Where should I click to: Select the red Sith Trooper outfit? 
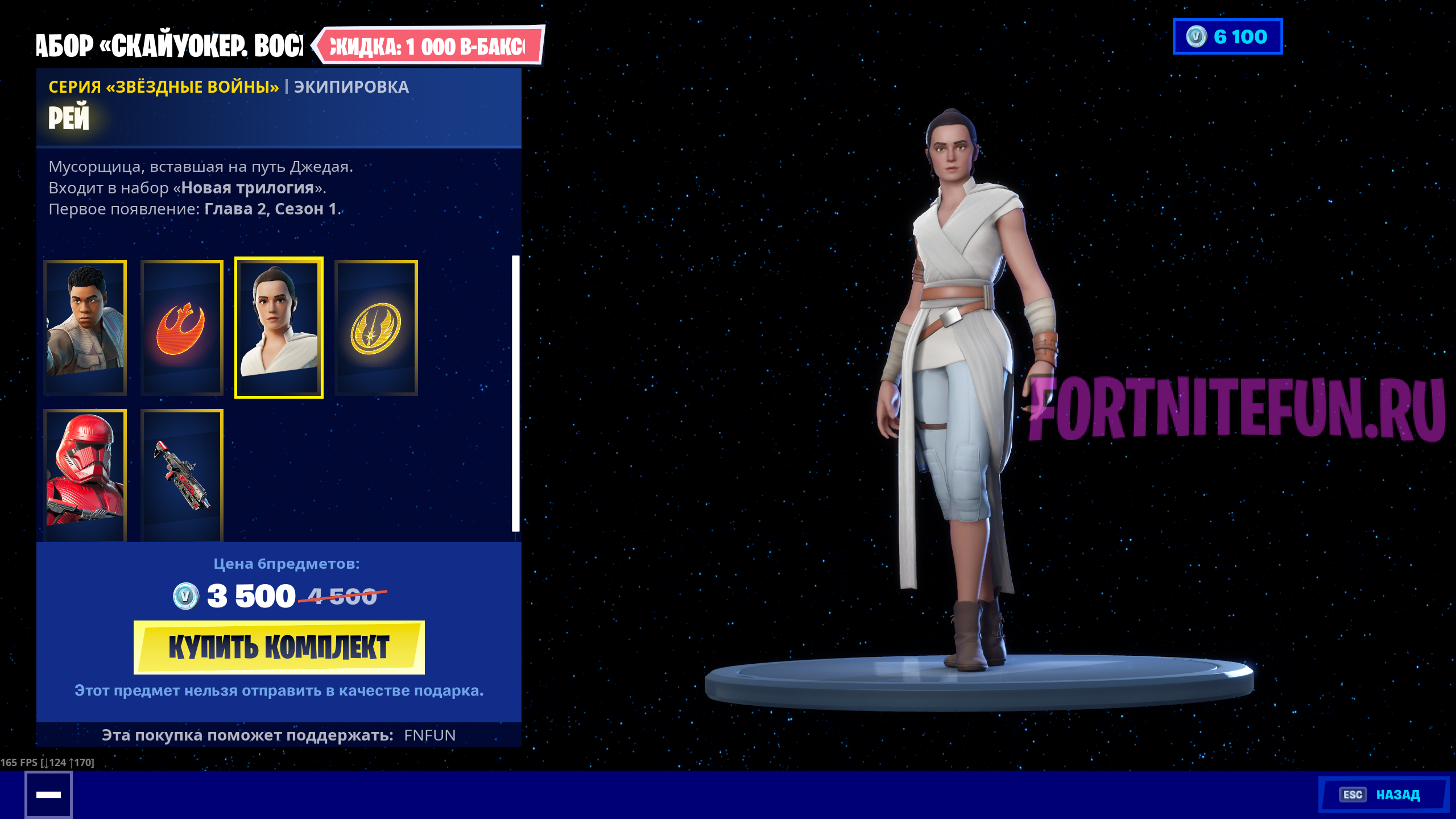(x=85, y=475)
